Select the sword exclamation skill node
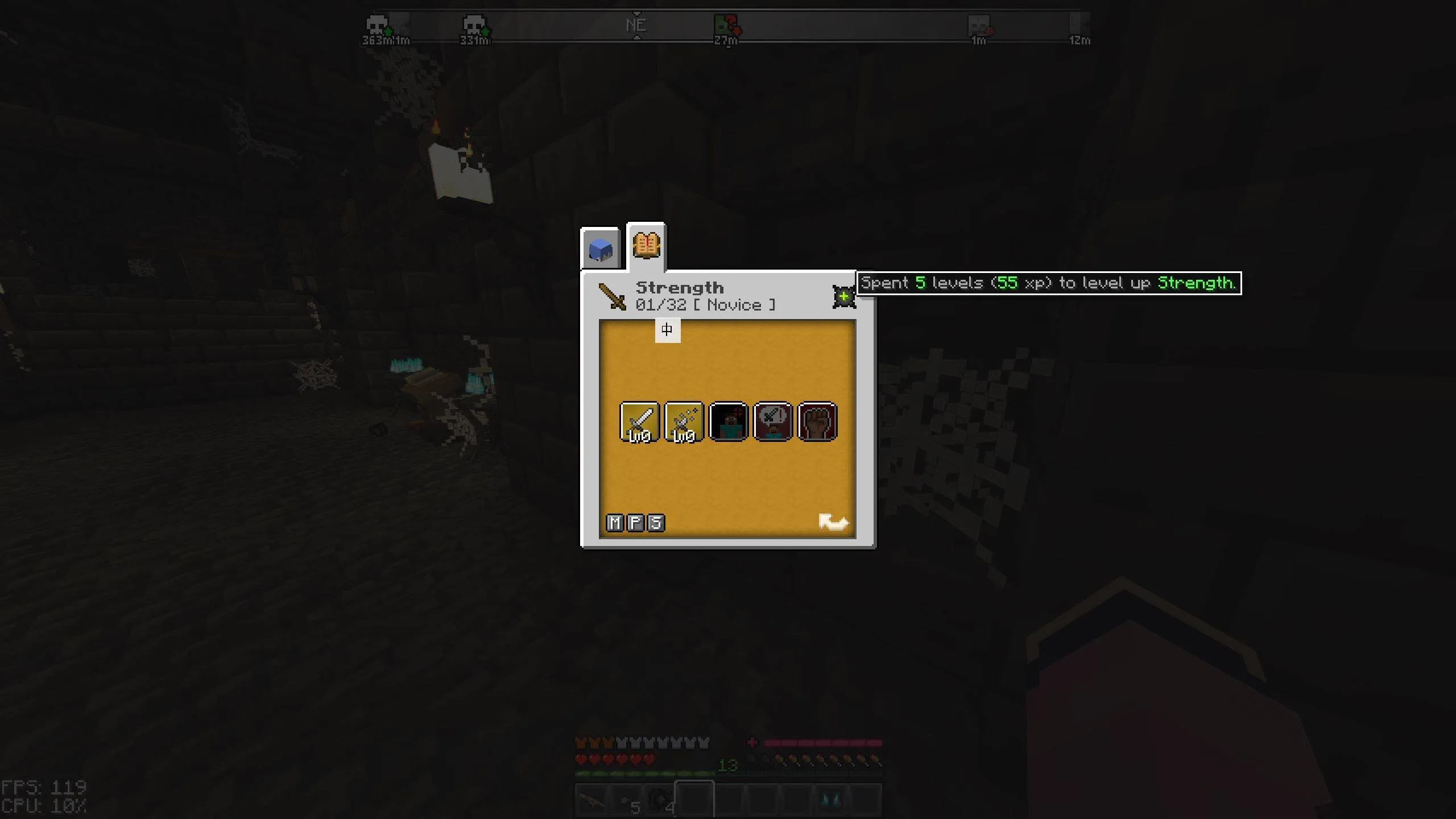1456x819 pixels. tap(773, 421)
